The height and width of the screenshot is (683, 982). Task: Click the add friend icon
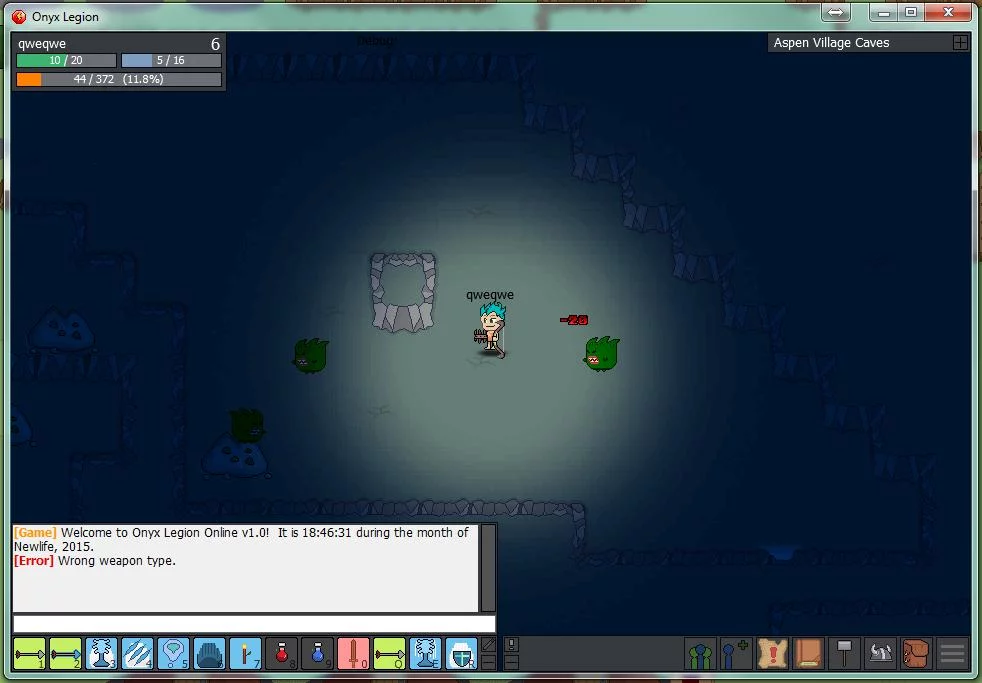pos(737,654)
